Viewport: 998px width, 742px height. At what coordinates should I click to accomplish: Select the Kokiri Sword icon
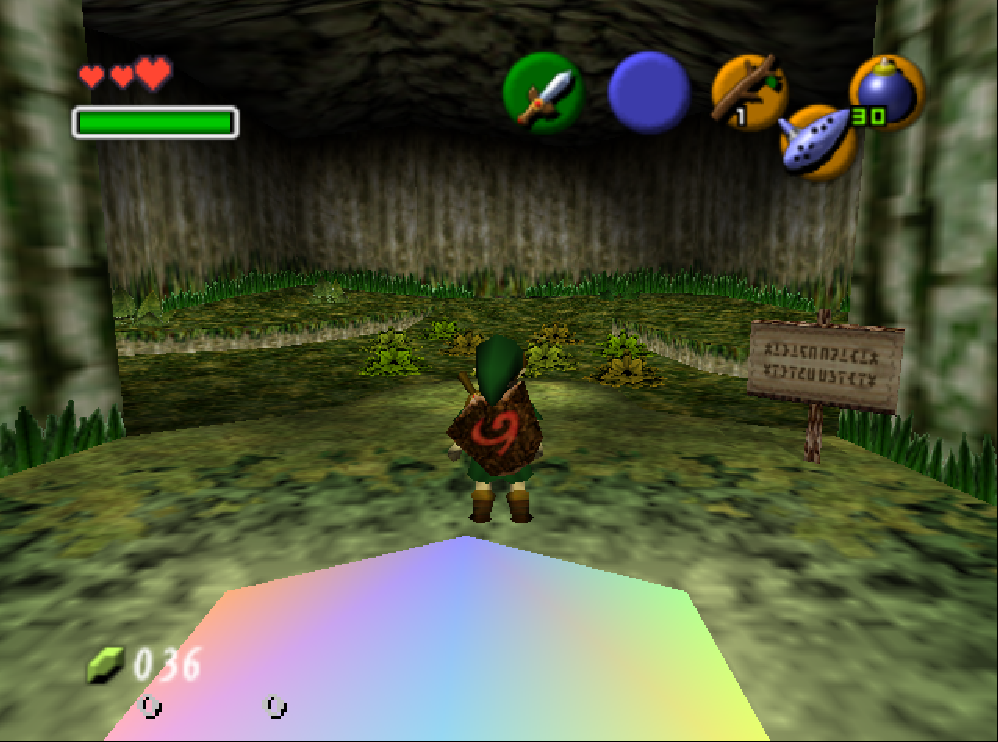click(543, 93)
